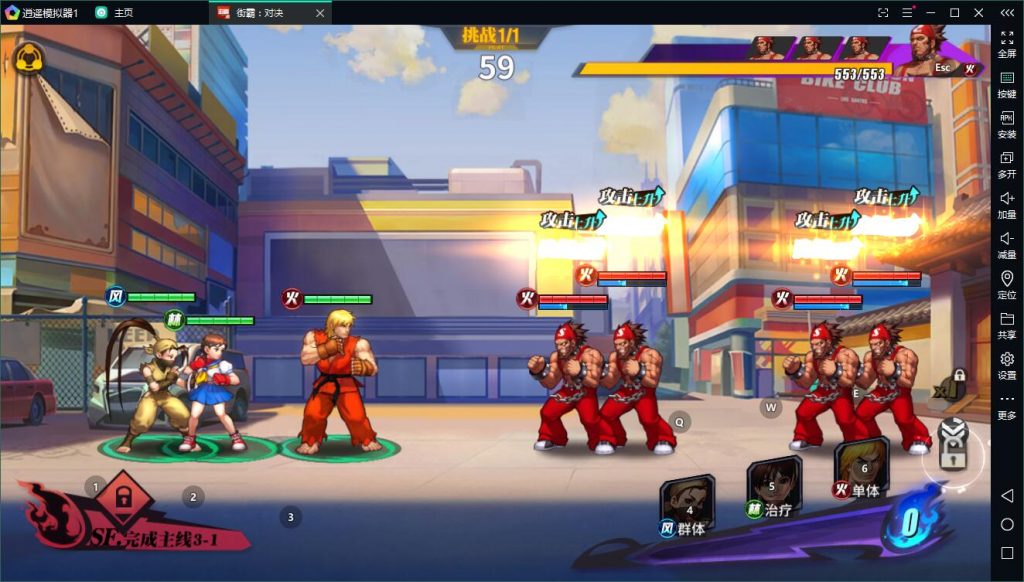Click the 加量 volume up button

1007,204
